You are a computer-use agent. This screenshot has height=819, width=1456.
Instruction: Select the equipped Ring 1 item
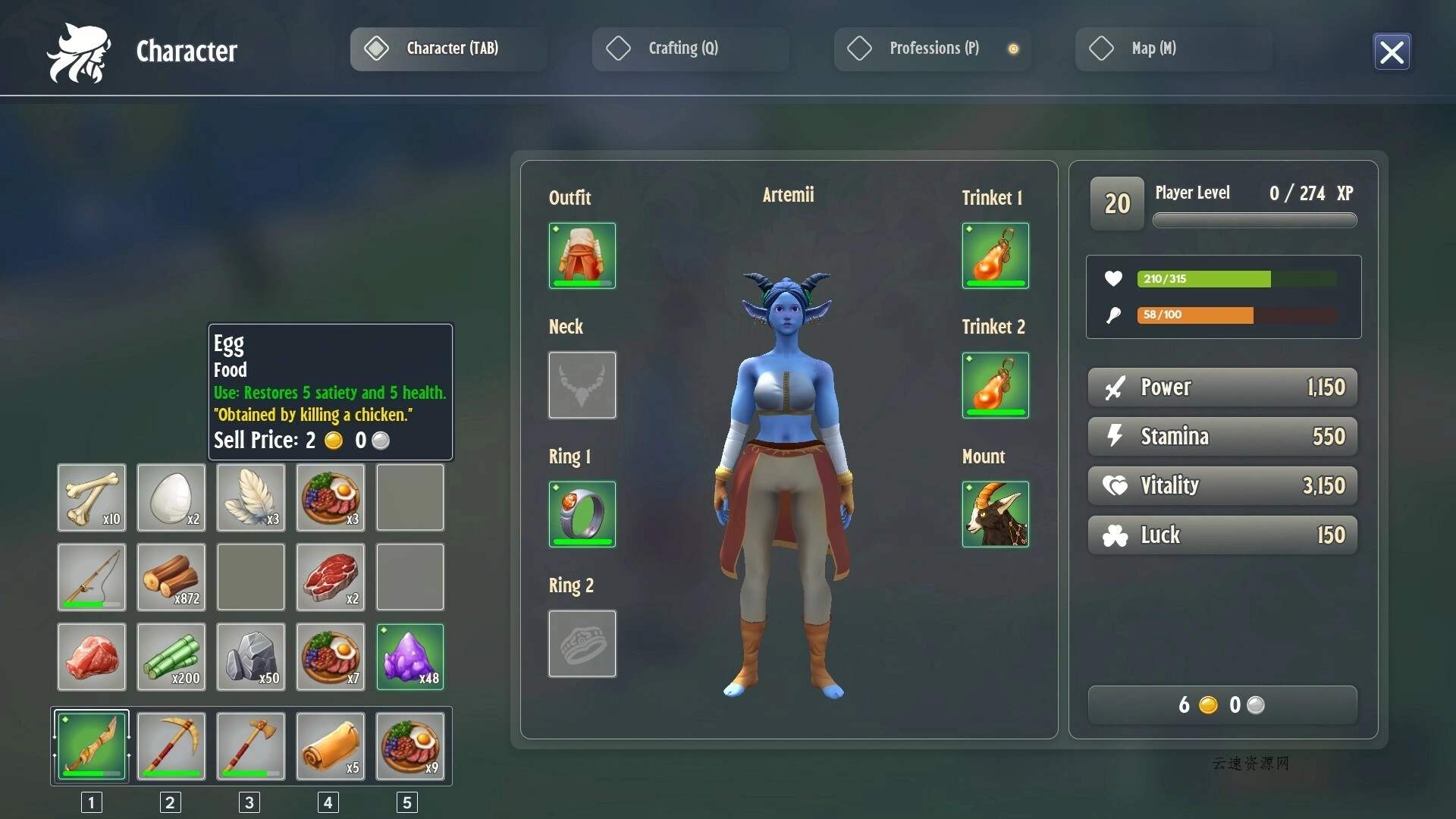tap(582, 514)
